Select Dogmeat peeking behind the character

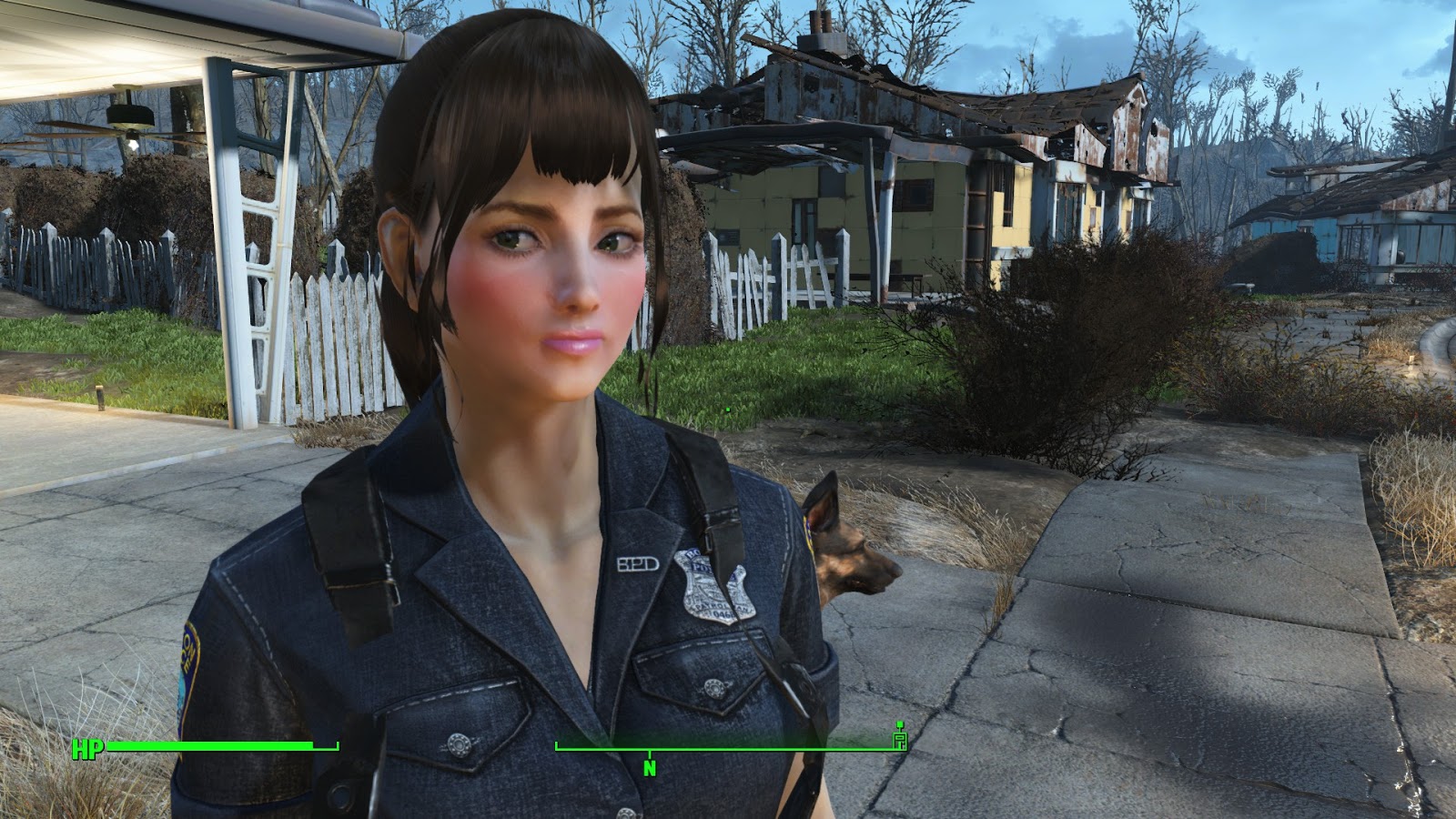tap(846, 564)
